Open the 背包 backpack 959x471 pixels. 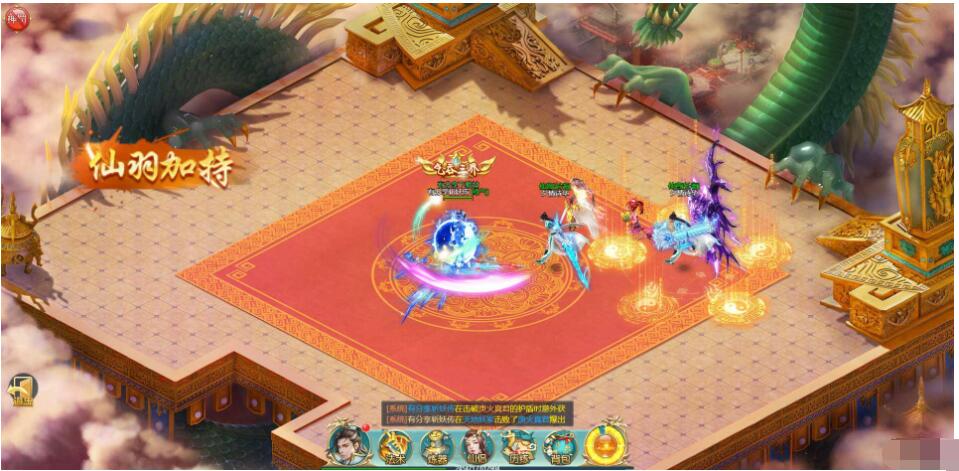pos(560,447)
